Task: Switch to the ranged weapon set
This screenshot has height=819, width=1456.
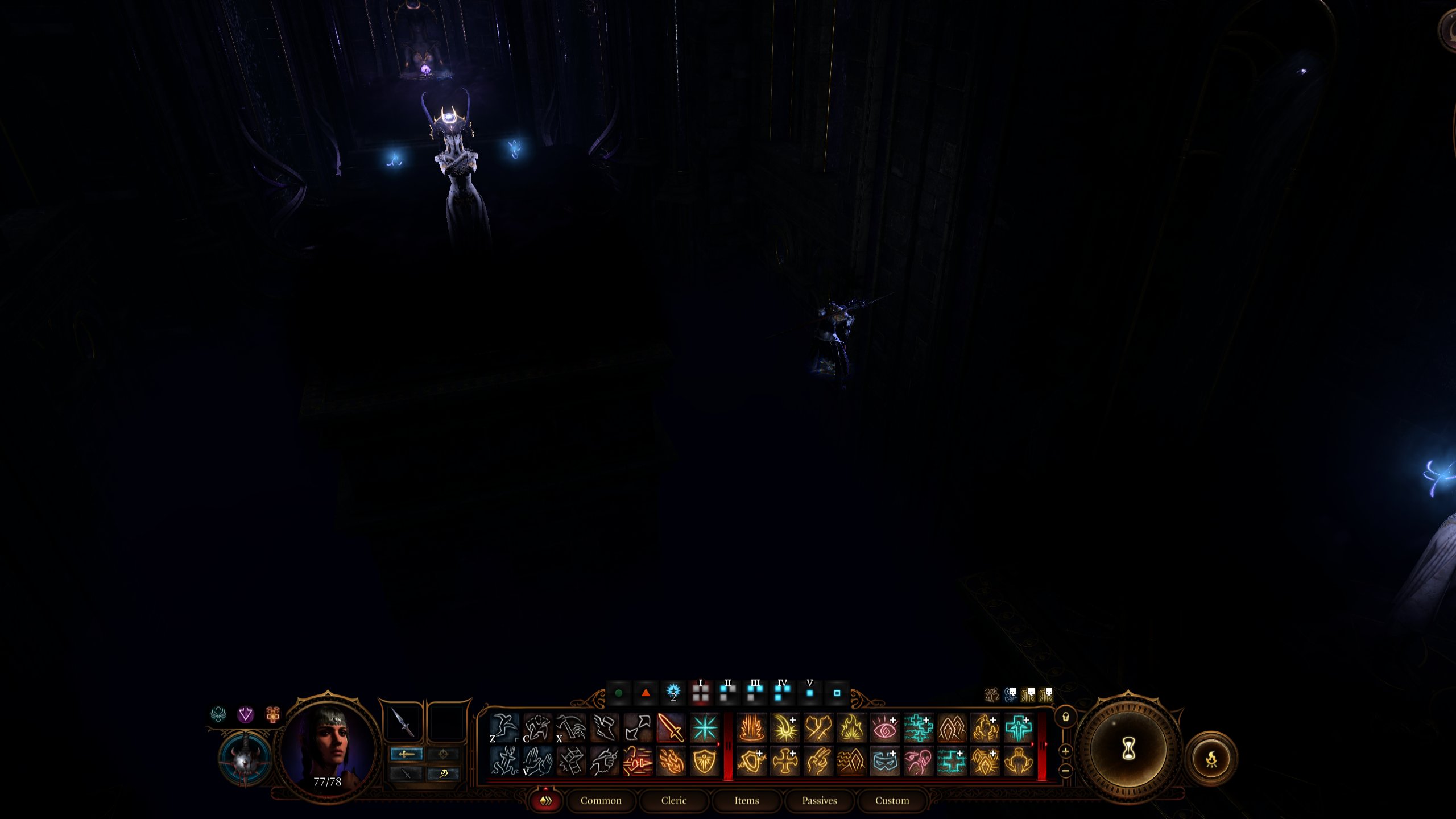Action: 444,754
